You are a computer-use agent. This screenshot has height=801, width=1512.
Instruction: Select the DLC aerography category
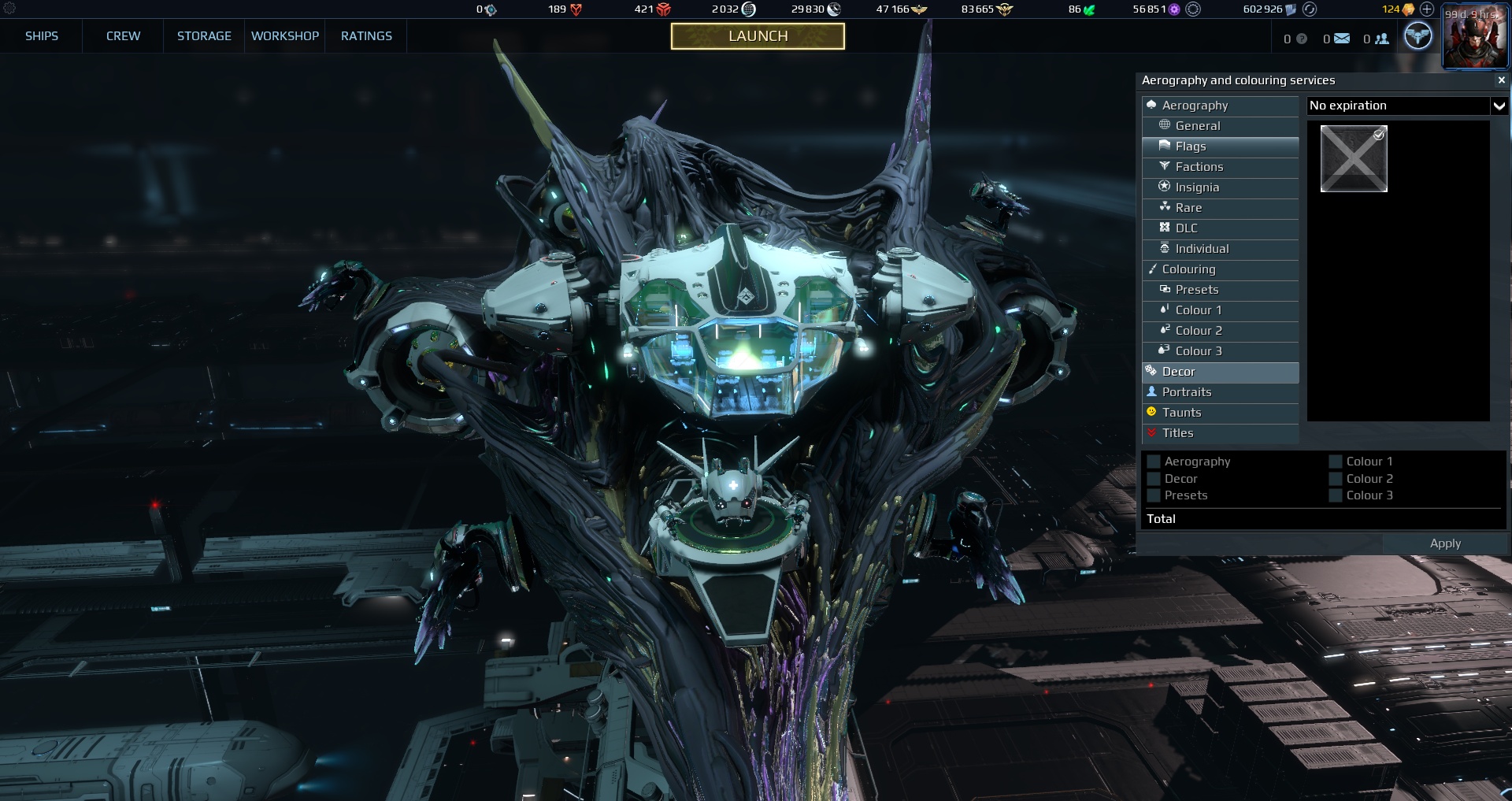point(1186,228)
